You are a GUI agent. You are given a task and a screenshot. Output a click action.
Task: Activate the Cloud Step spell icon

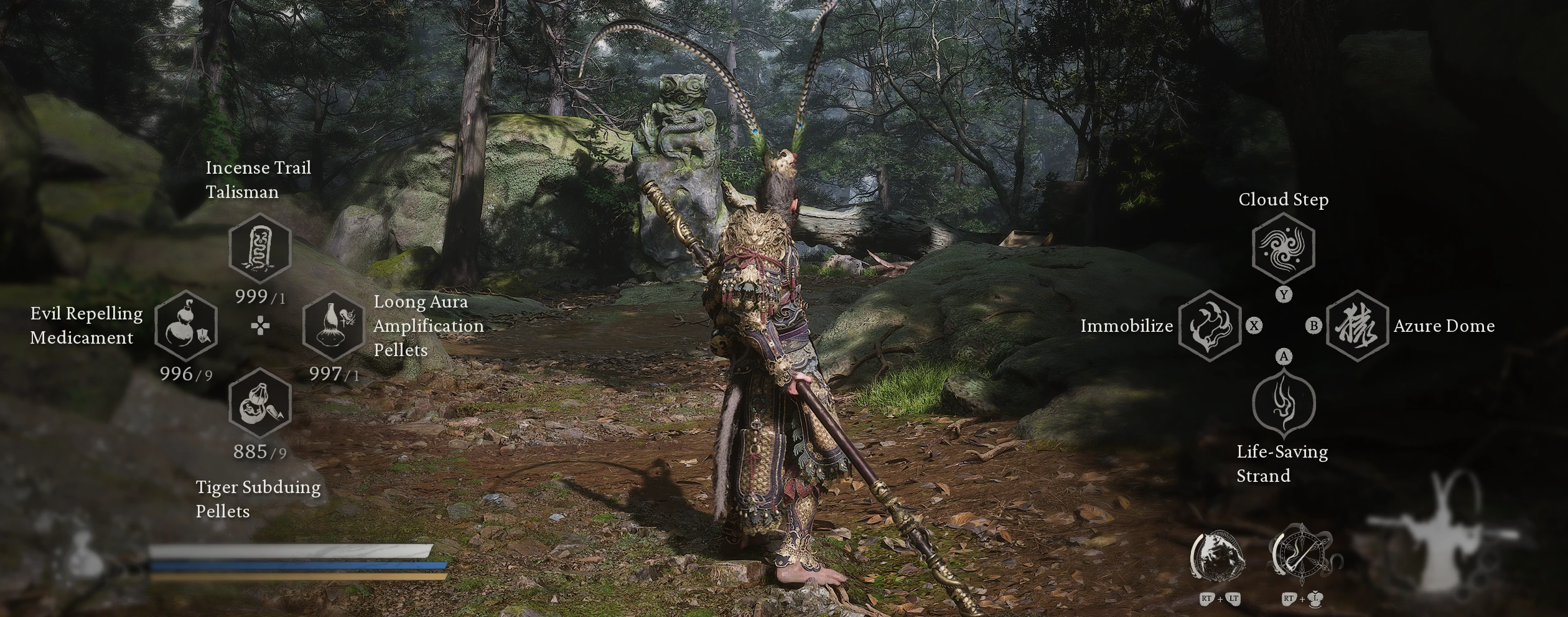pyautogui.click(x=1283, y=247)
